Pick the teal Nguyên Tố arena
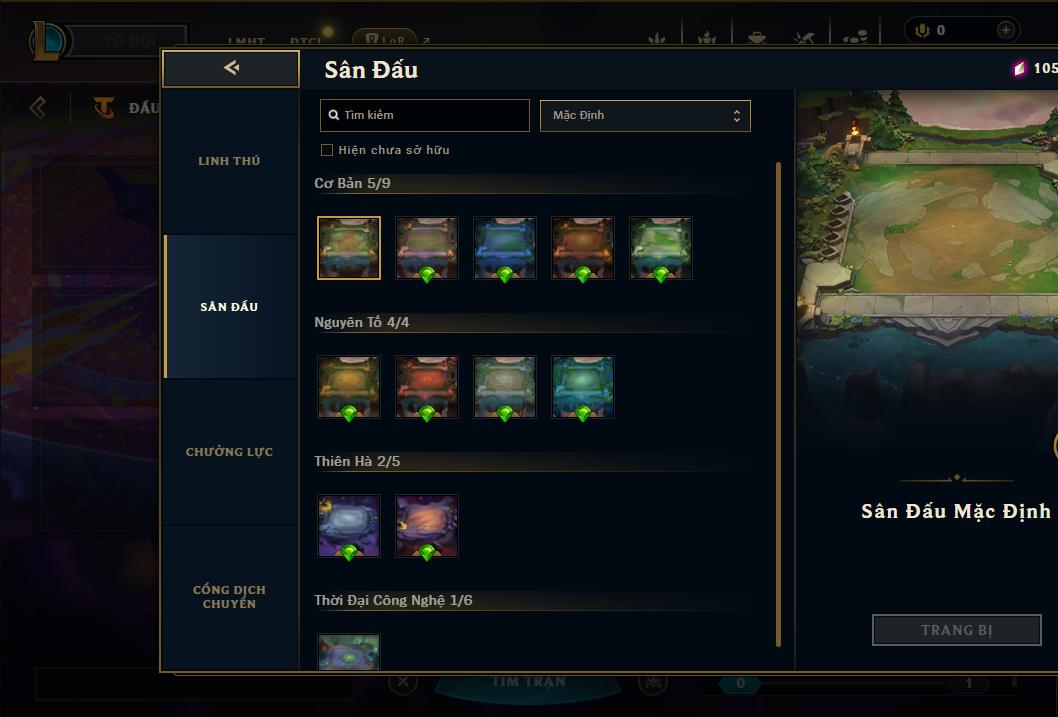Viewport: 1058px width, 717px height. [583, 387]
